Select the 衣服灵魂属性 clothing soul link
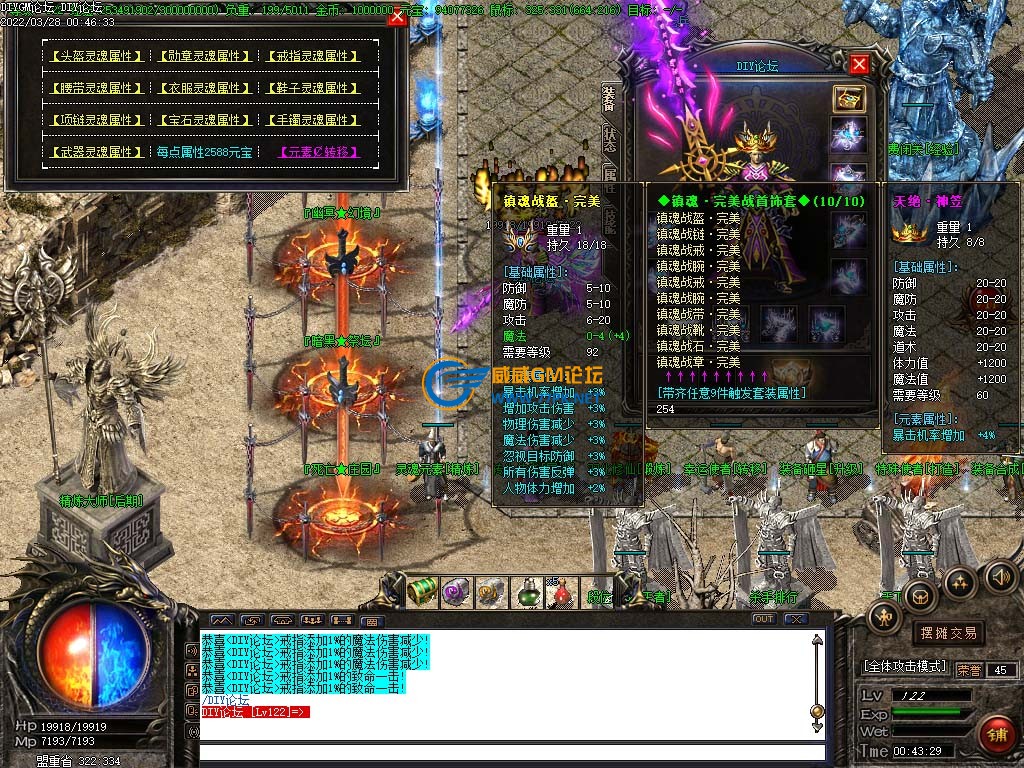Viewport: 1024px width, 768px height. point(205,88)
